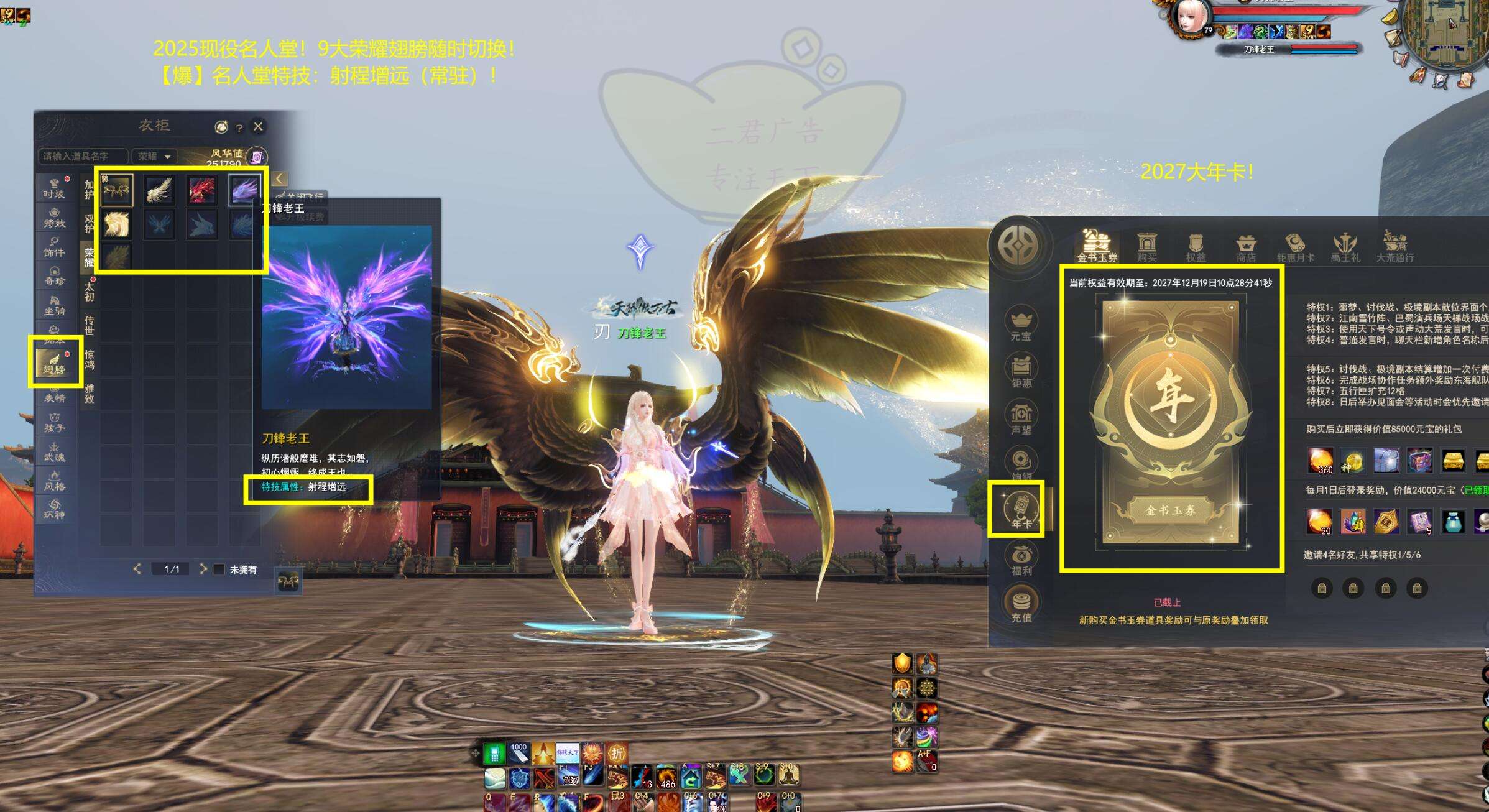Toggle the 未拥有 checkbox
1489x812 pixels.
click(x=219, y=570)
